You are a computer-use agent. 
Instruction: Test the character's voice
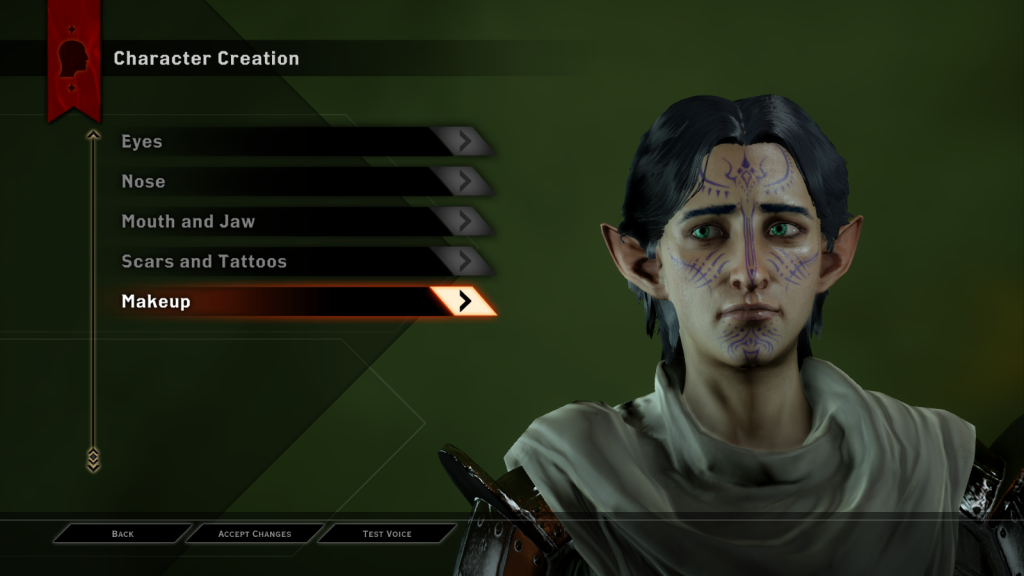(x=387, y=534)
